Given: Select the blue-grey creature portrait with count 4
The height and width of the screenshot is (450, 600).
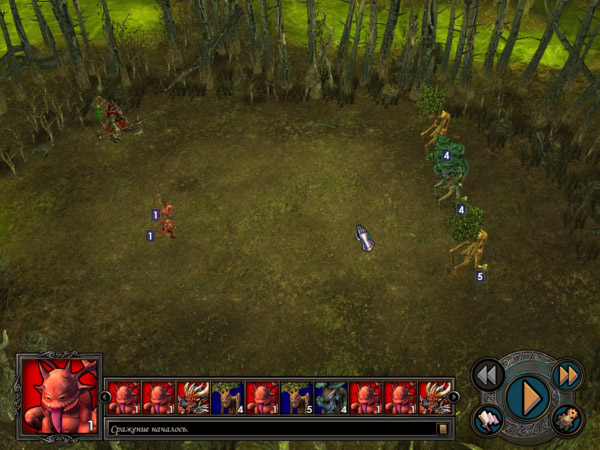Looking at the screenshot, I should pyautogui.click(x=330, y=397).
